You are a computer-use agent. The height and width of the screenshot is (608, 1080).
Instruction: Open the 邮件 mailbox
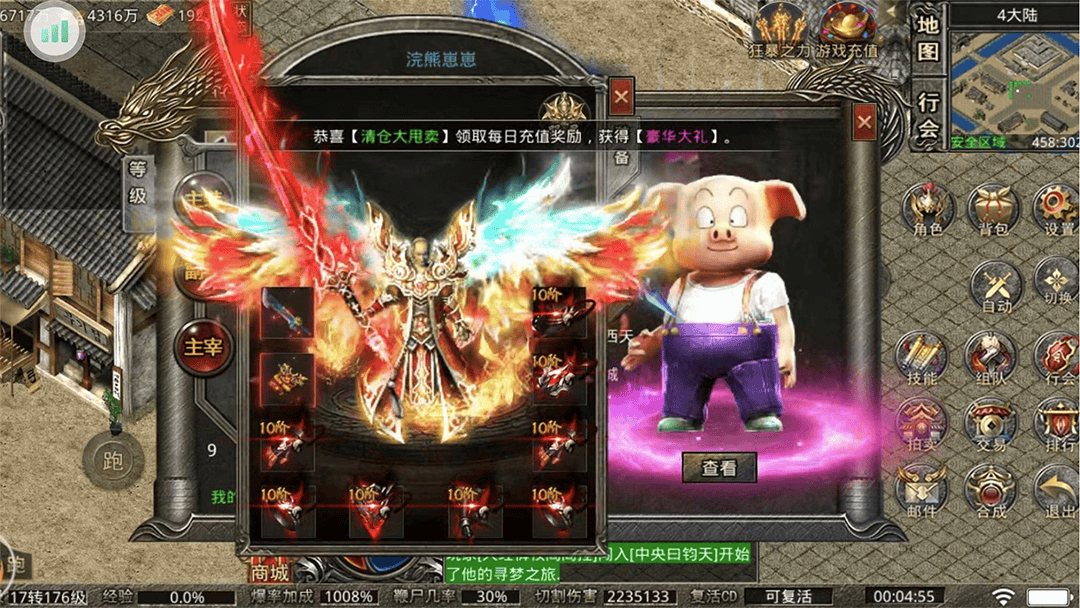(x=922, y=490)
